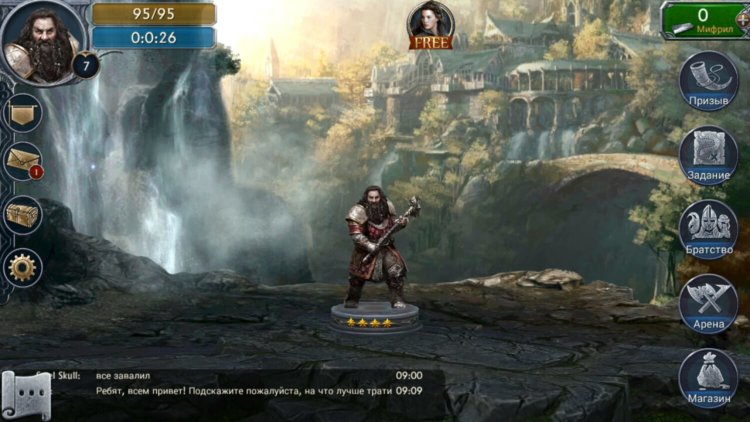The width and height of the screenshot is (750, 422).
Task: Claim the FREE hero portrait offer
Action: point(431,25)
